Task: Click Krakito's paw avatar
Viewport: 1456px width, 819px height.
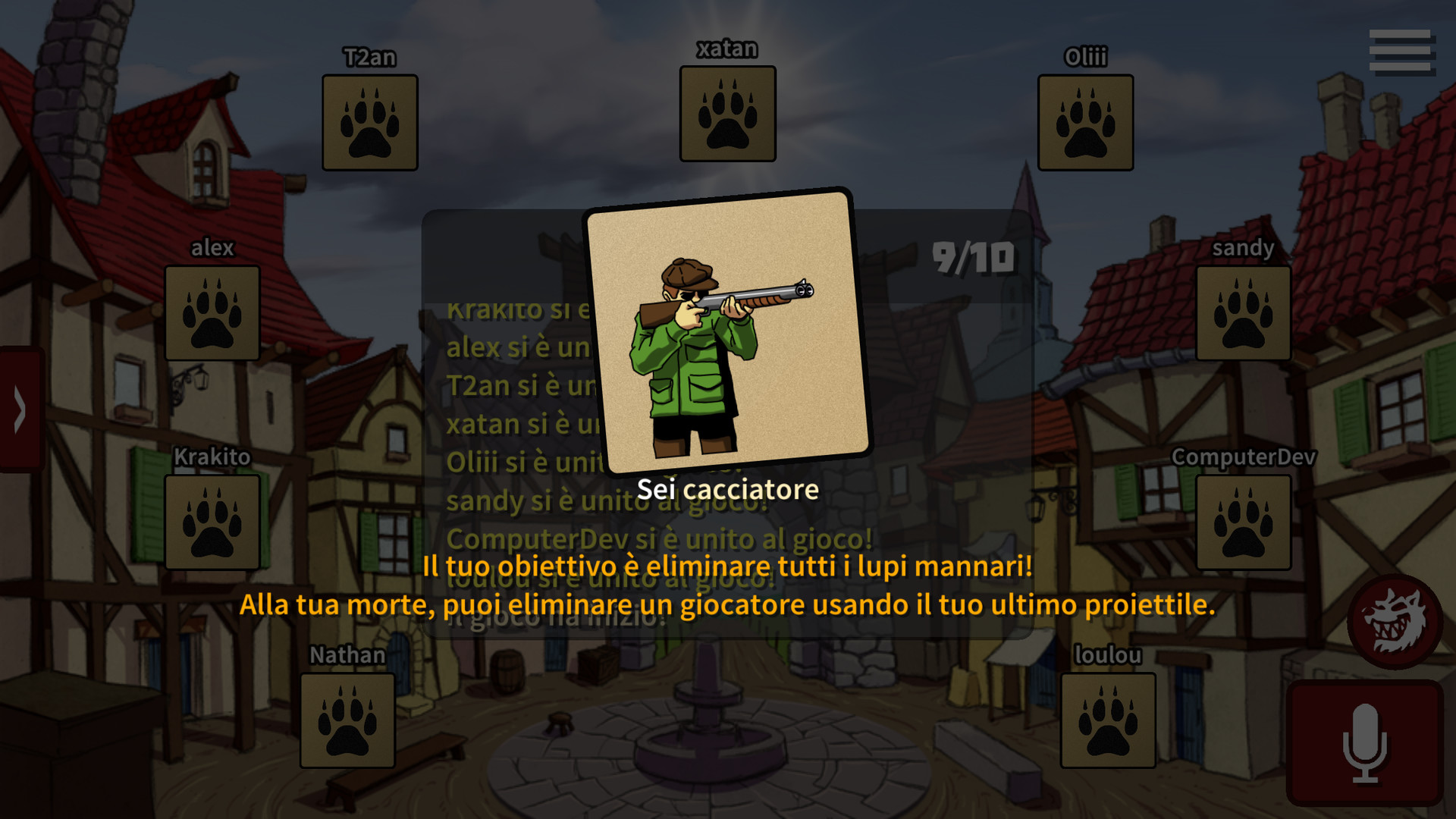Action: [x=212, y=522]
